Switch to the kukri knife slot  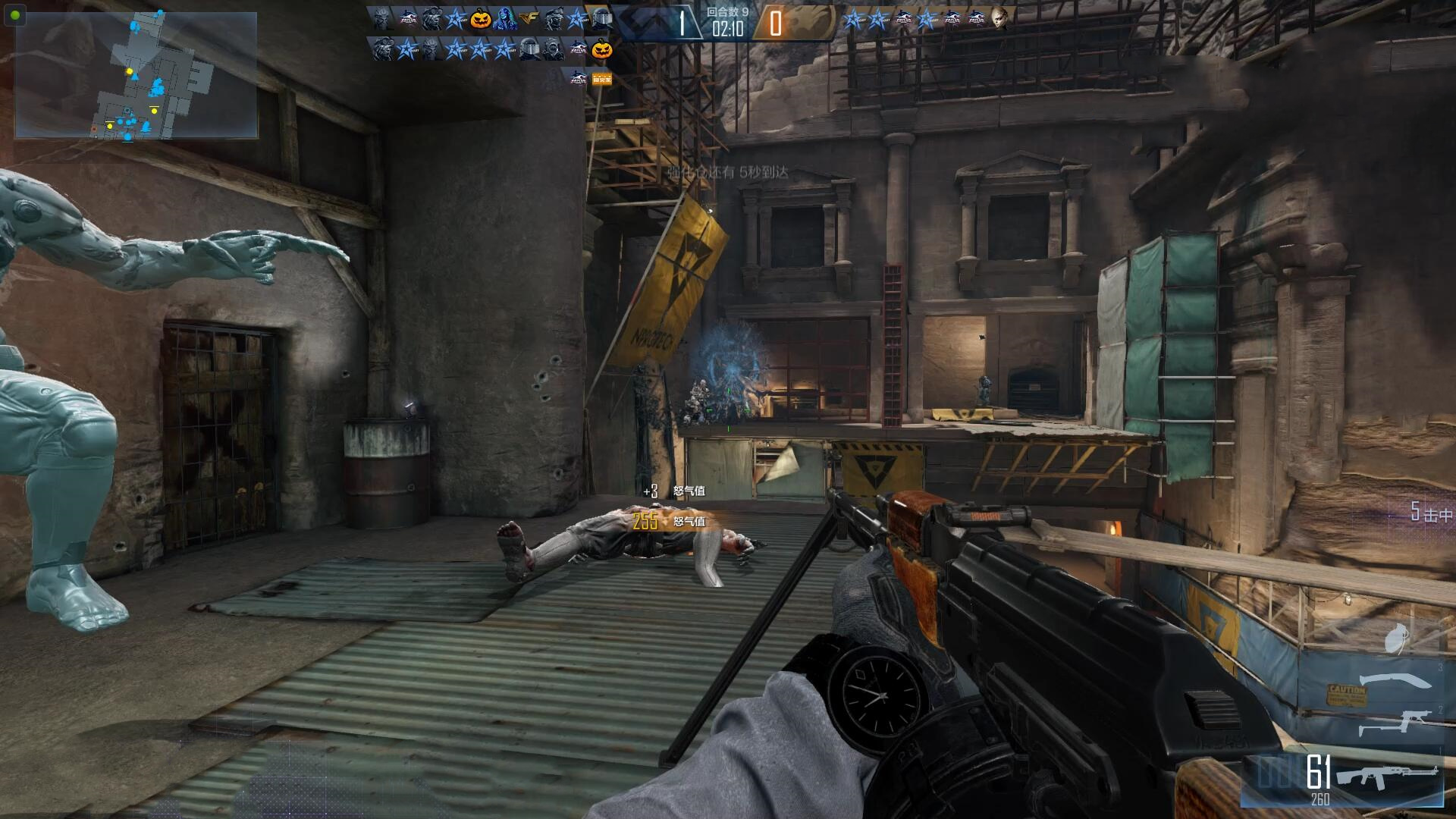tap(1394, 682)
